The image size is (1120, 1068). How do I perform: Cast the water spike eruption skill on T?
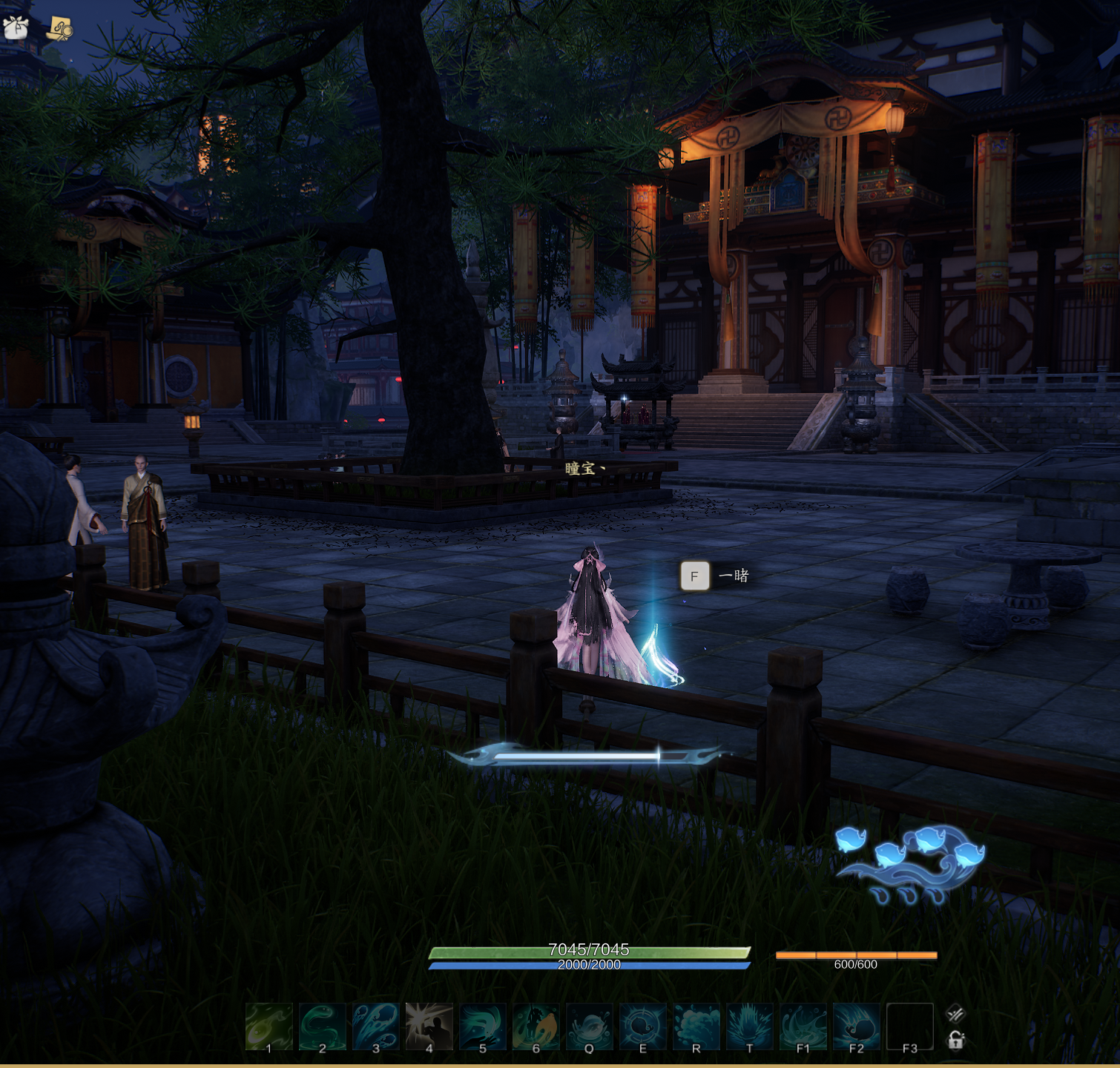tap(750, 1026)
